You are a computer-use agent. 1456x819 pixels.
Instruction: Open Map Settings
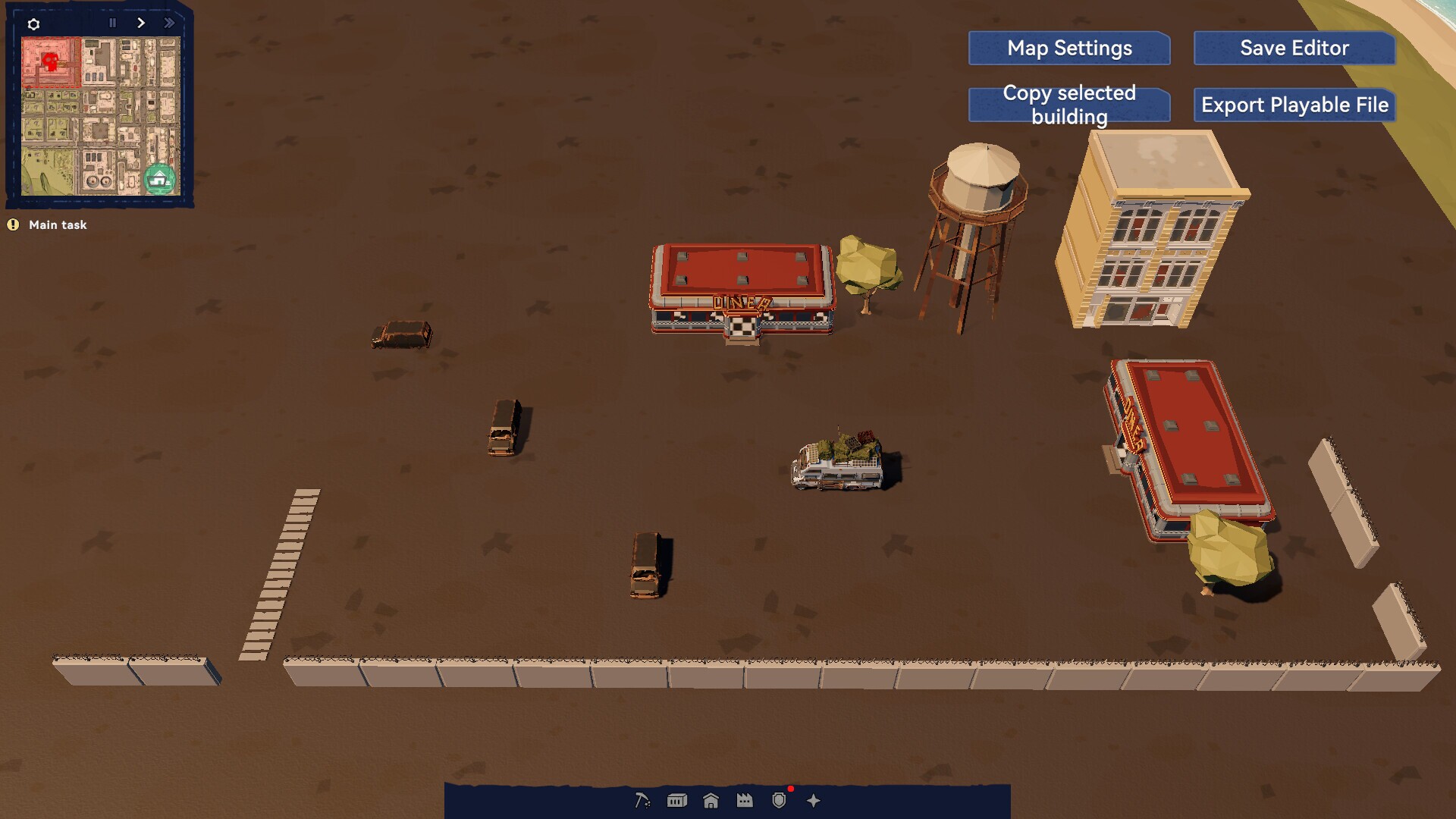point(1069,49)
